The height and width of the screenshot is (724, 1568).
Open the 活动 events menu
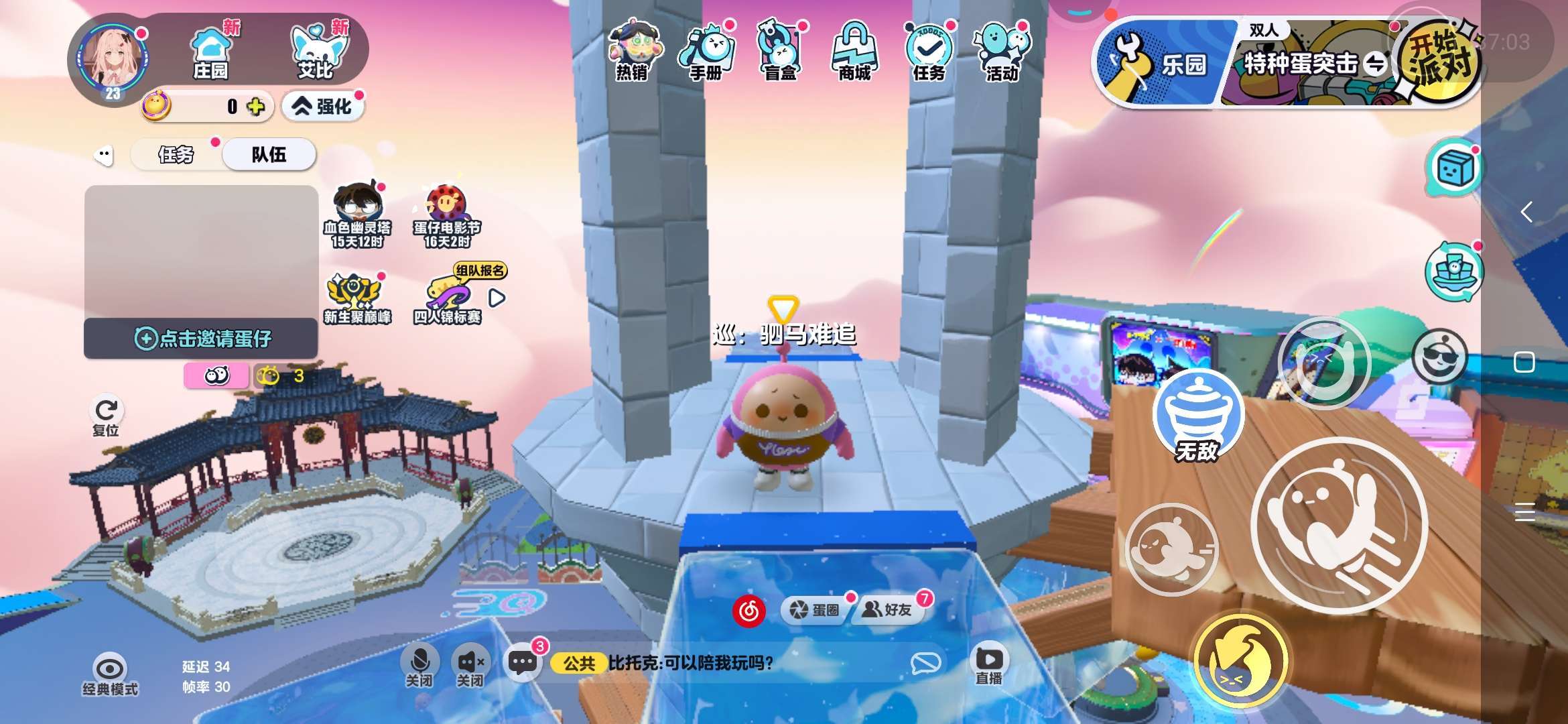1002,51
